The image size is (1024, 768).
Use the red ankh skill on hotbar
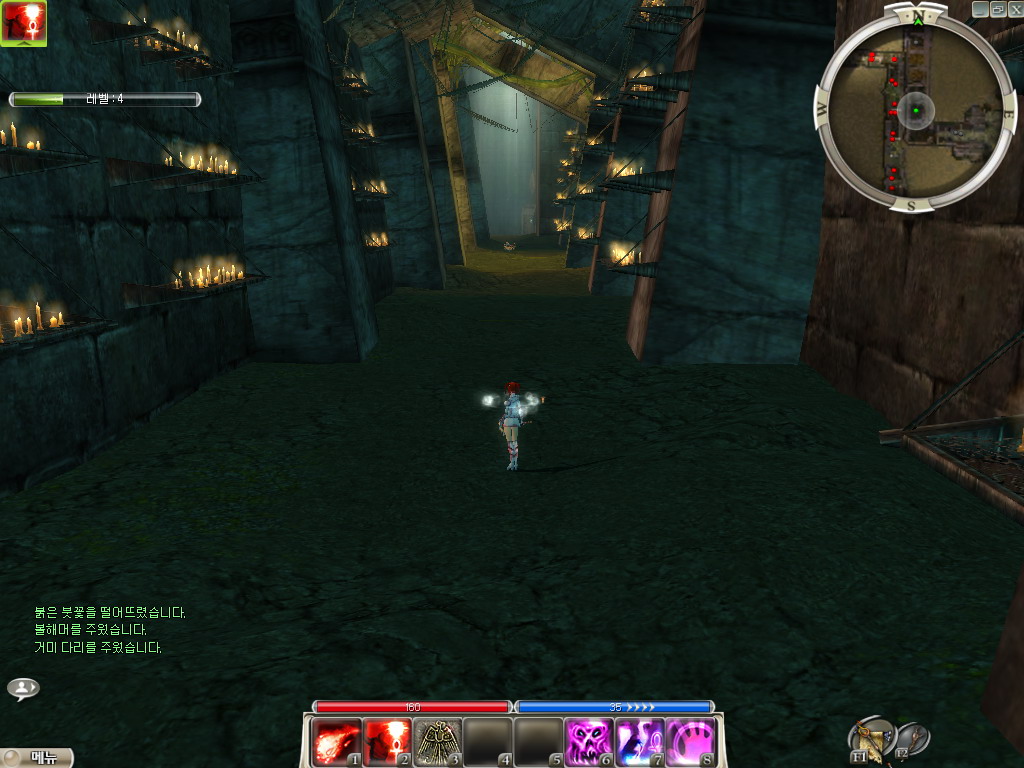386,742
